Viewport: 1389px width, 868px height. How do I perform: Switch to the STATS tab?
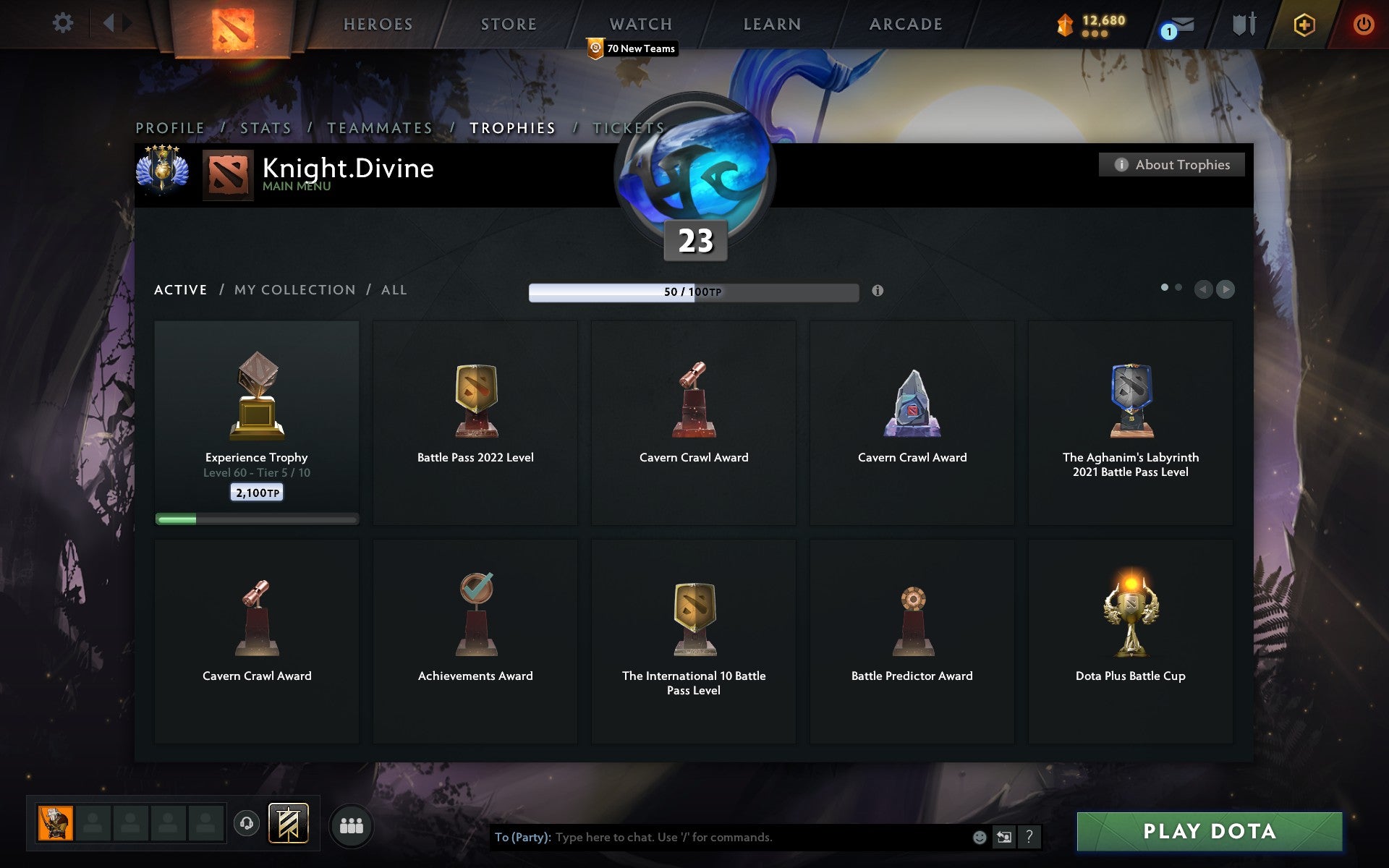[x=265, y=127]
